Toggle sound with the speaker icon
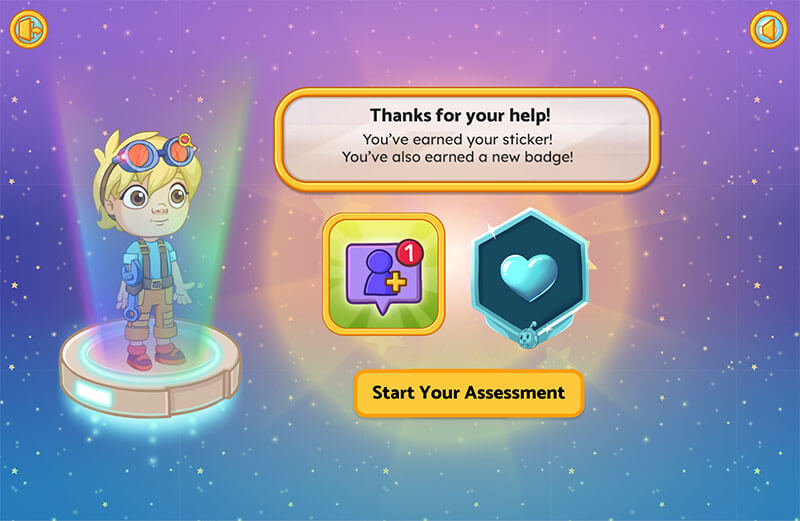The image size is (800, 521). pyautogui.click(x=768, y=30)
